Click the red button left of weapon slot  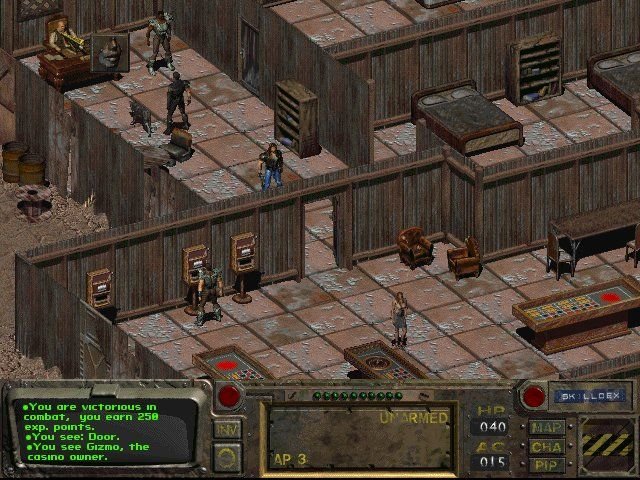(230, 395)
